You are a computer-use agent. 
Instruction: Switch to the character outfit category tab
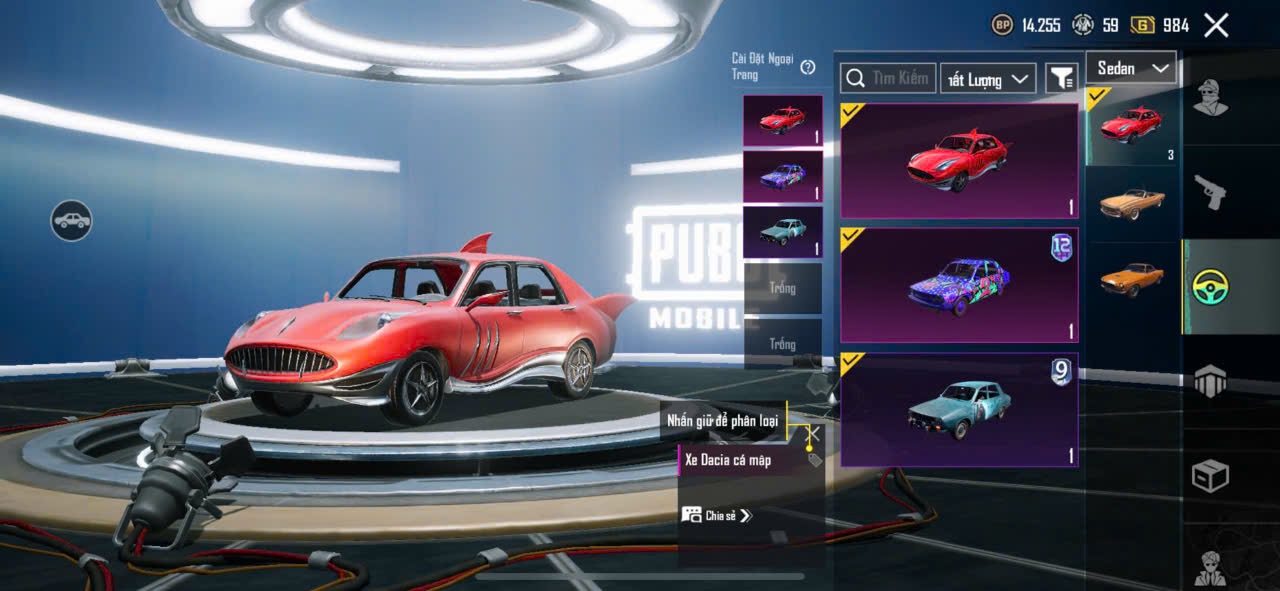(x=1210, y=98)
